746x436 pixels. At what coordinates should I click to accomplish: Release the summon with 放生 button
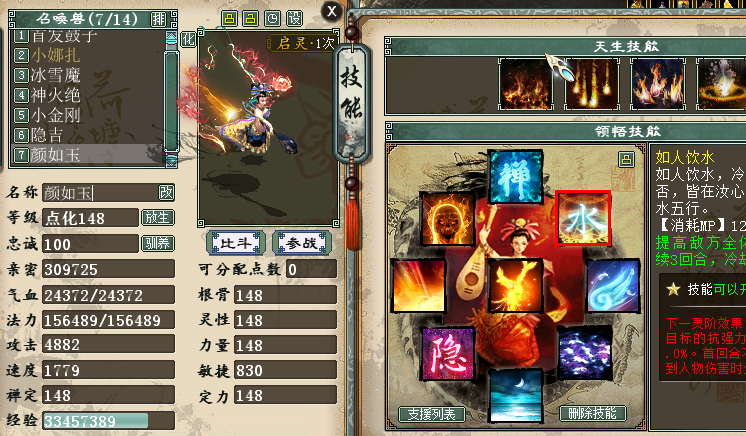point(158,218)
